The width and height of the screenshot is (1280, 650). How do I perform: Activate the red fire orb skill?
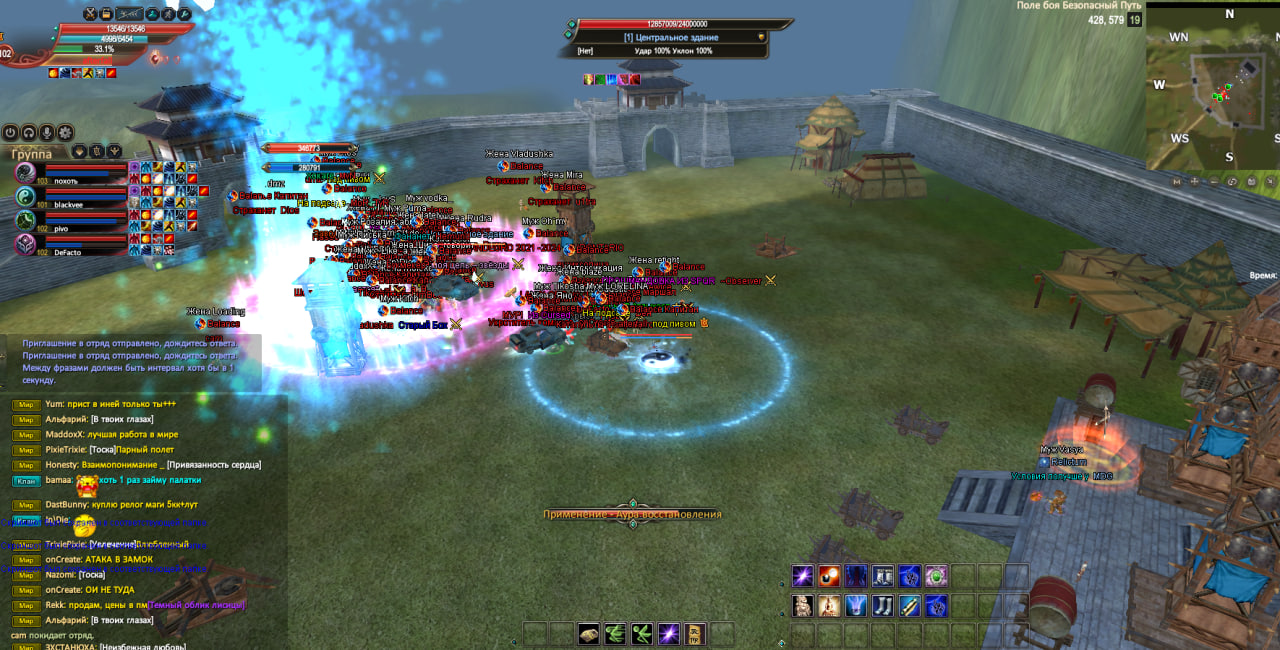[x=828, y=576]
